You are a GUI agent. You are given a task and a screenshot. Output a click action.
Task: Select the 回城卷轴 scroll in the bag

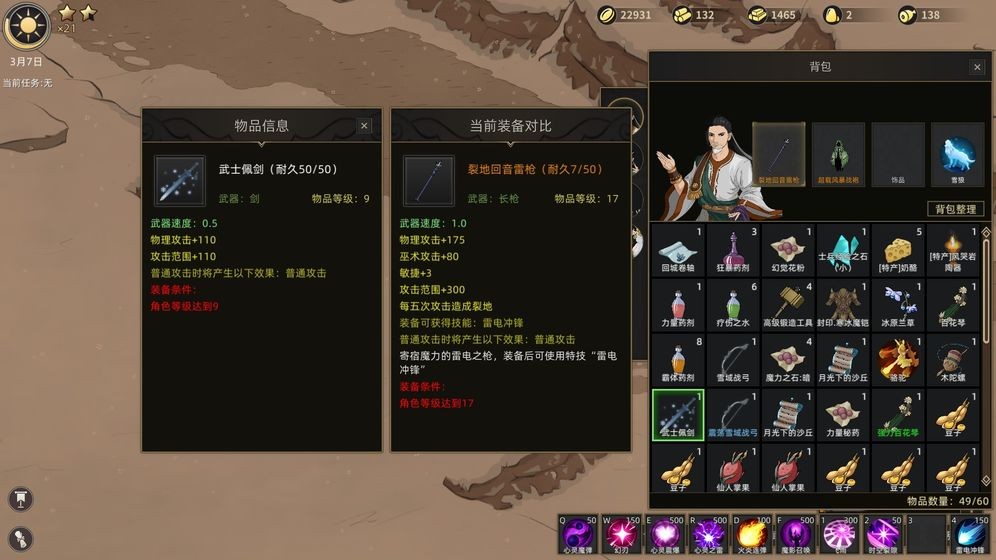[x=677, y=249]
